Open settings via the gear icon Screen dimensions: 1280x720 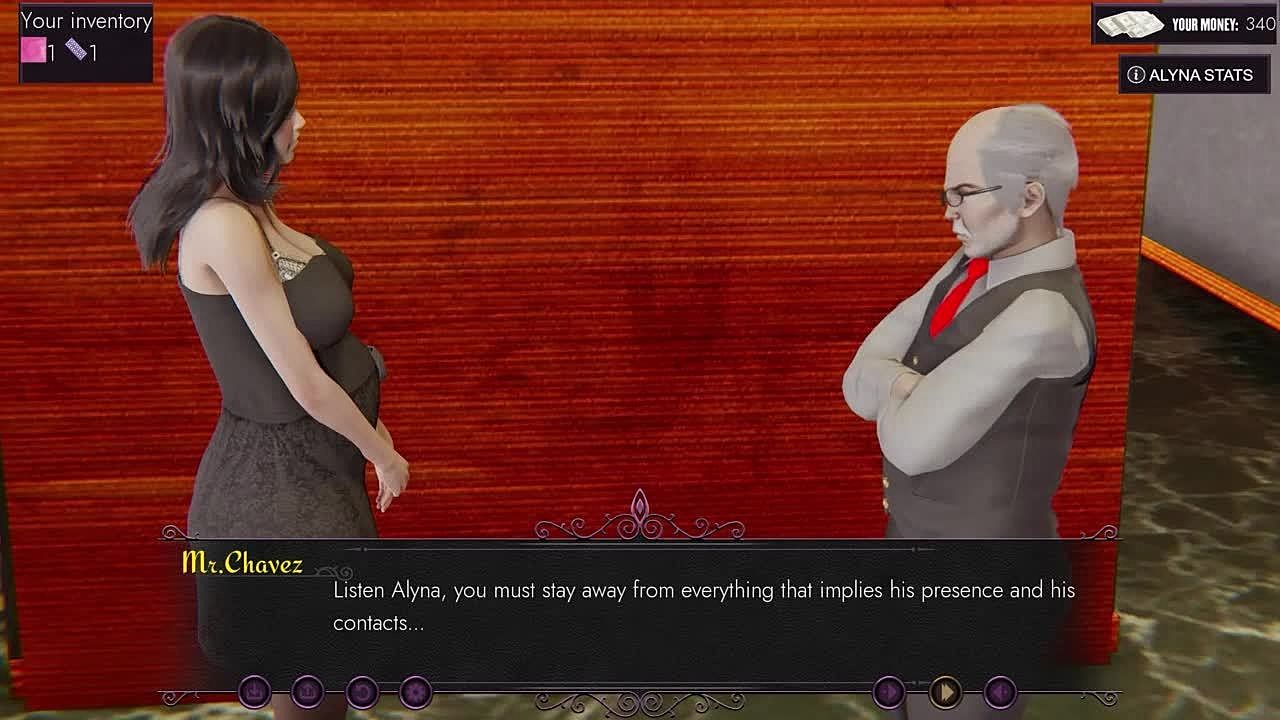(x=415, y=691)
